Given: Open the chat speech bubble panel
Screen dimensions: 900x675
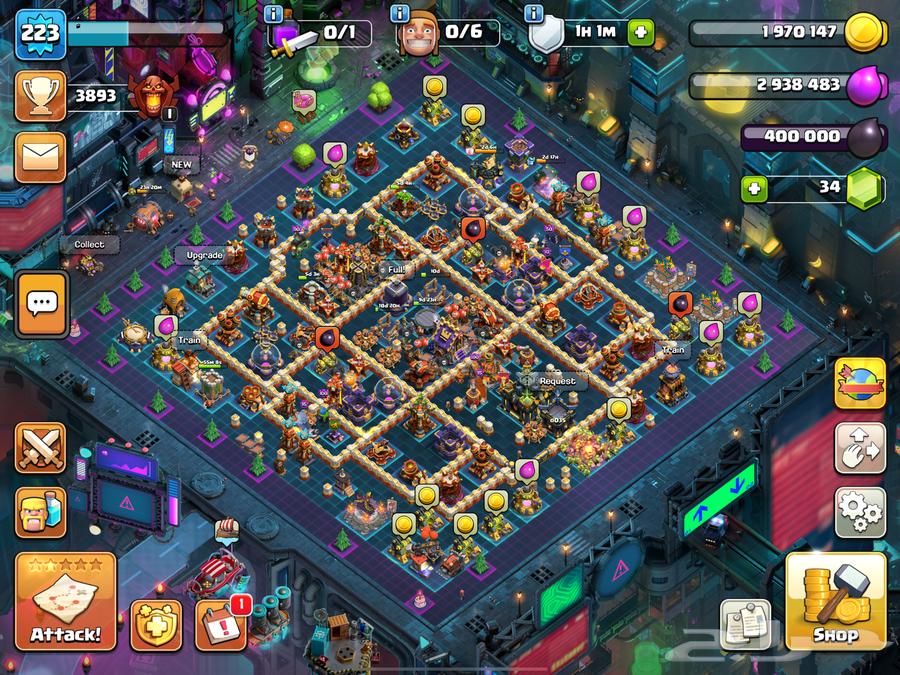Looking at the screenshot, I should point(41,303).
